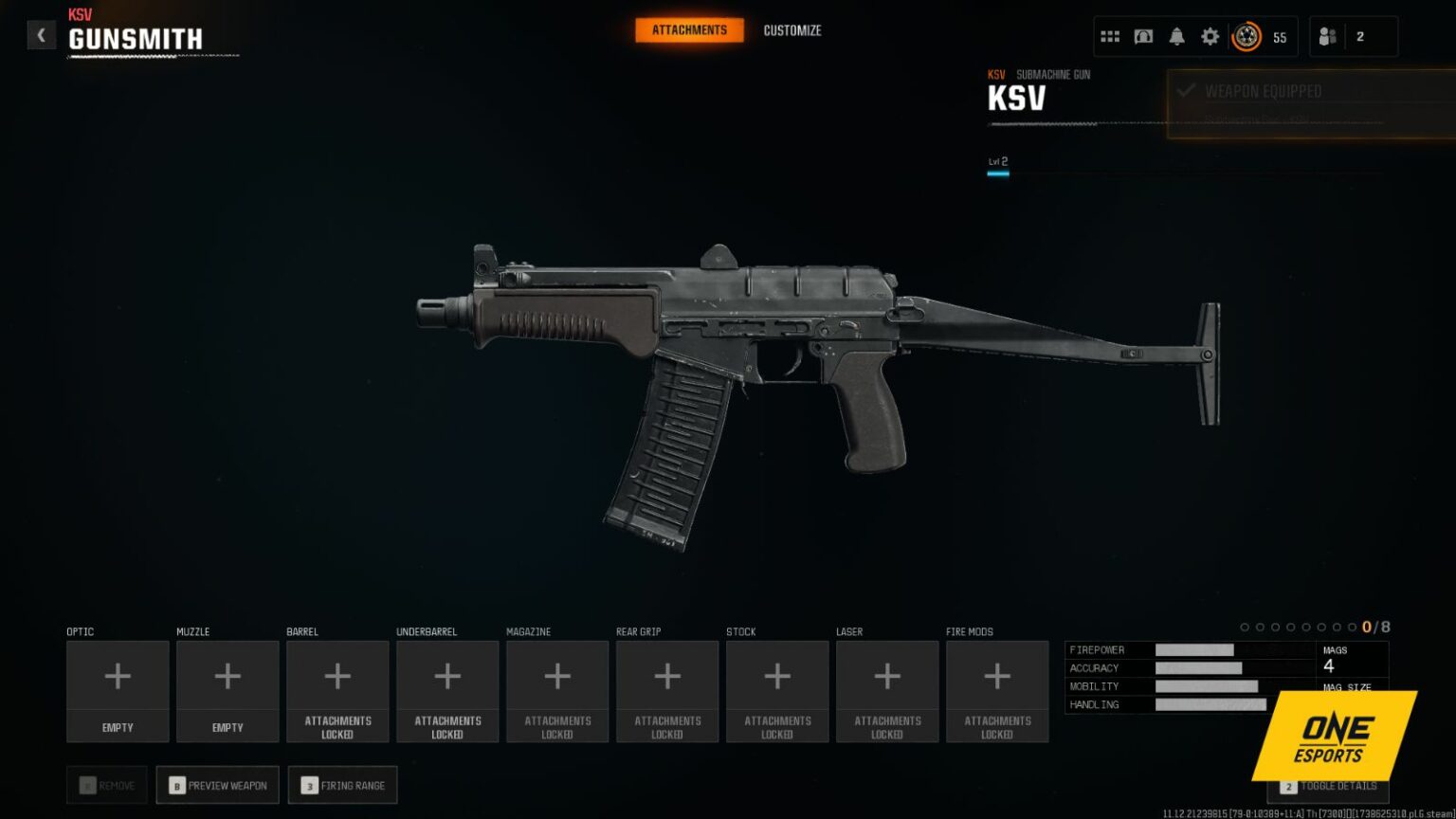Open notifications via the bell icon
Image resolution: width=1456 pixels, height=819 pixels.
pos(1176,35)
